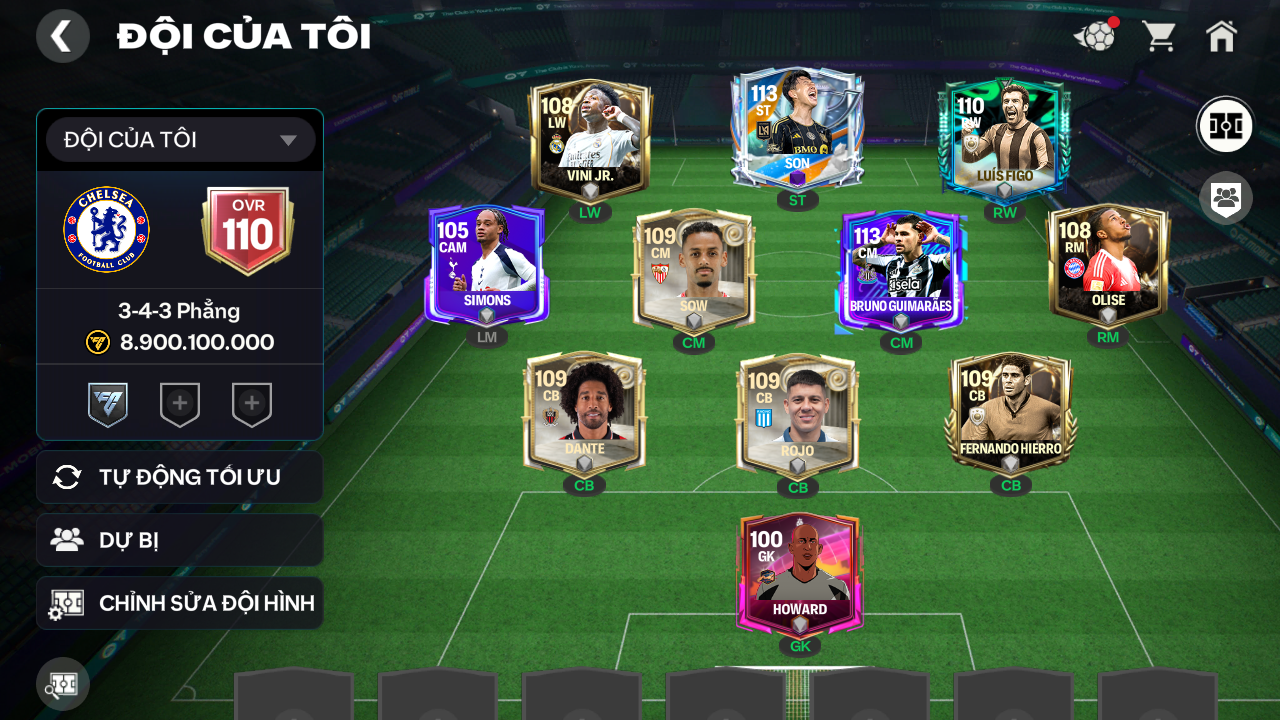Go back using the arrow button
This screenshot has width=1280, height=720.
pyautogui.click(x=62, y=36)
